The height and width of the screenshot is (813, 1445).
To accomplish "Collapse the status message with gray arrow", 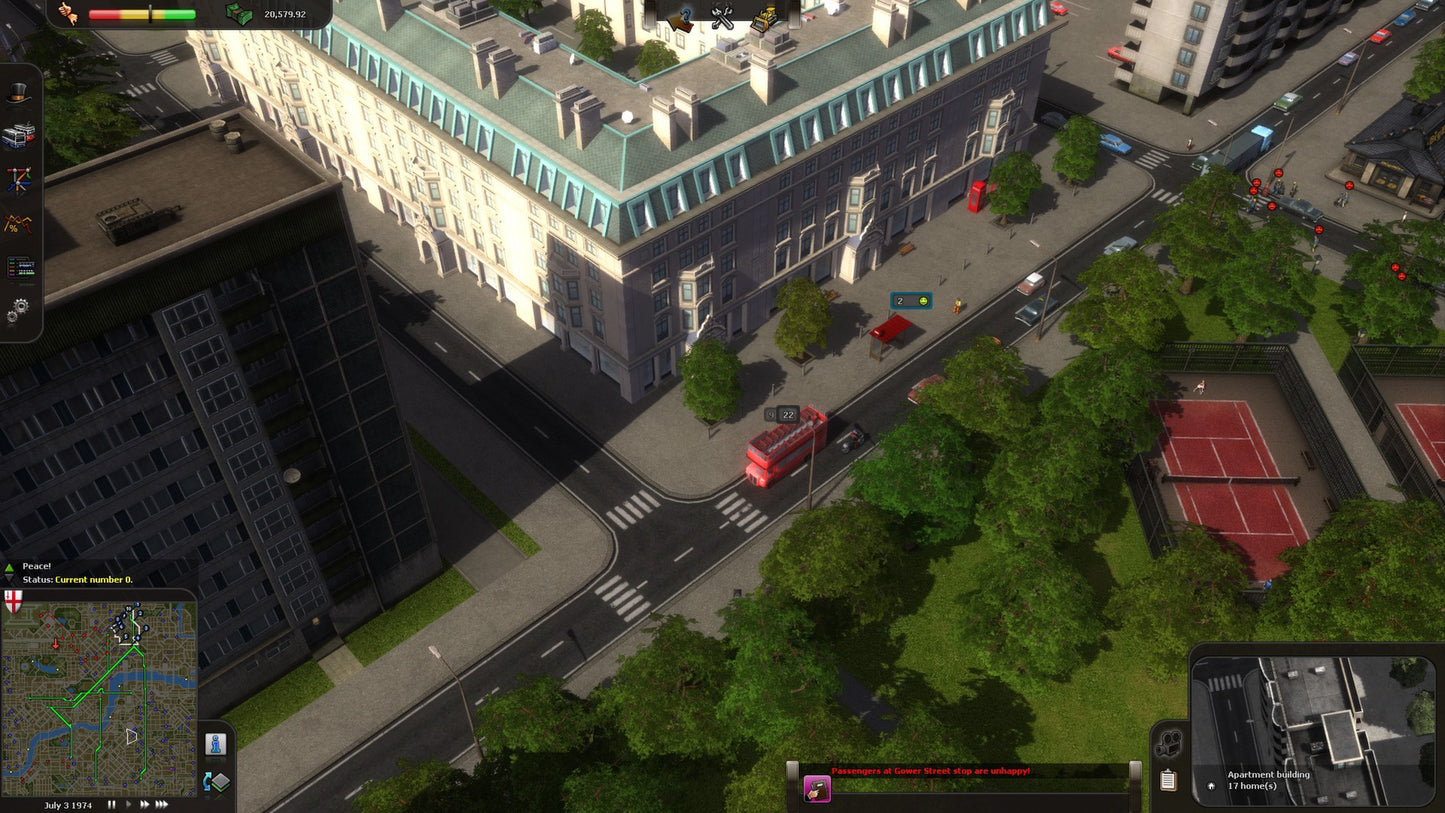I will [x=8, y=579].
